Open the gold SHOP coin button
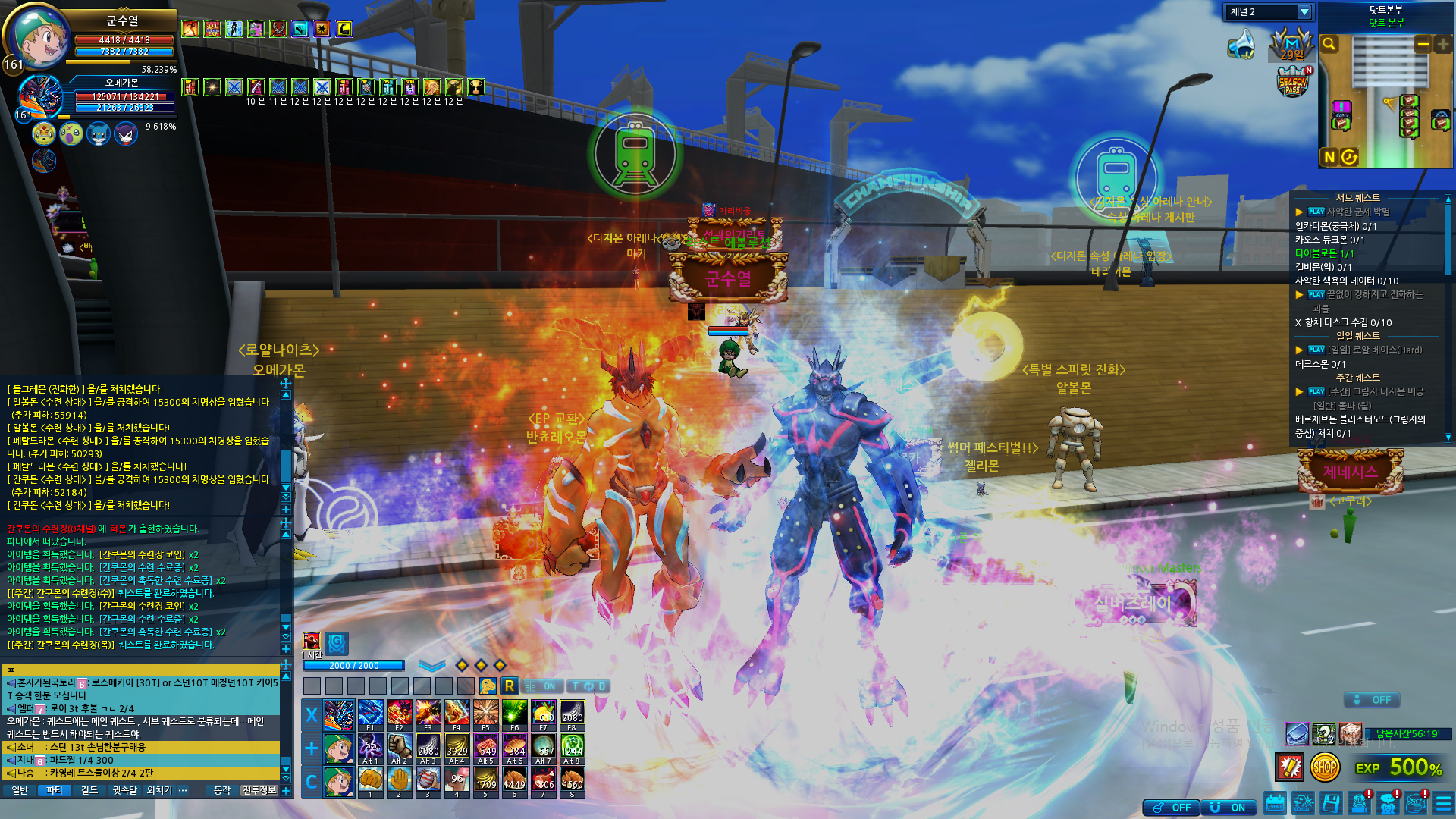 click(x=1324, y=767)
